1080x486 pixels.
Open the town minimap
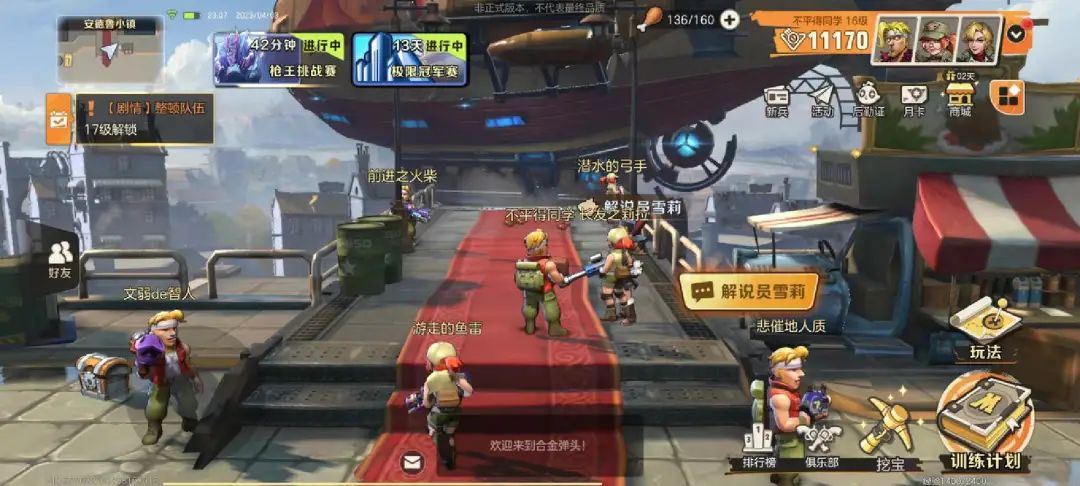(110, 50)
